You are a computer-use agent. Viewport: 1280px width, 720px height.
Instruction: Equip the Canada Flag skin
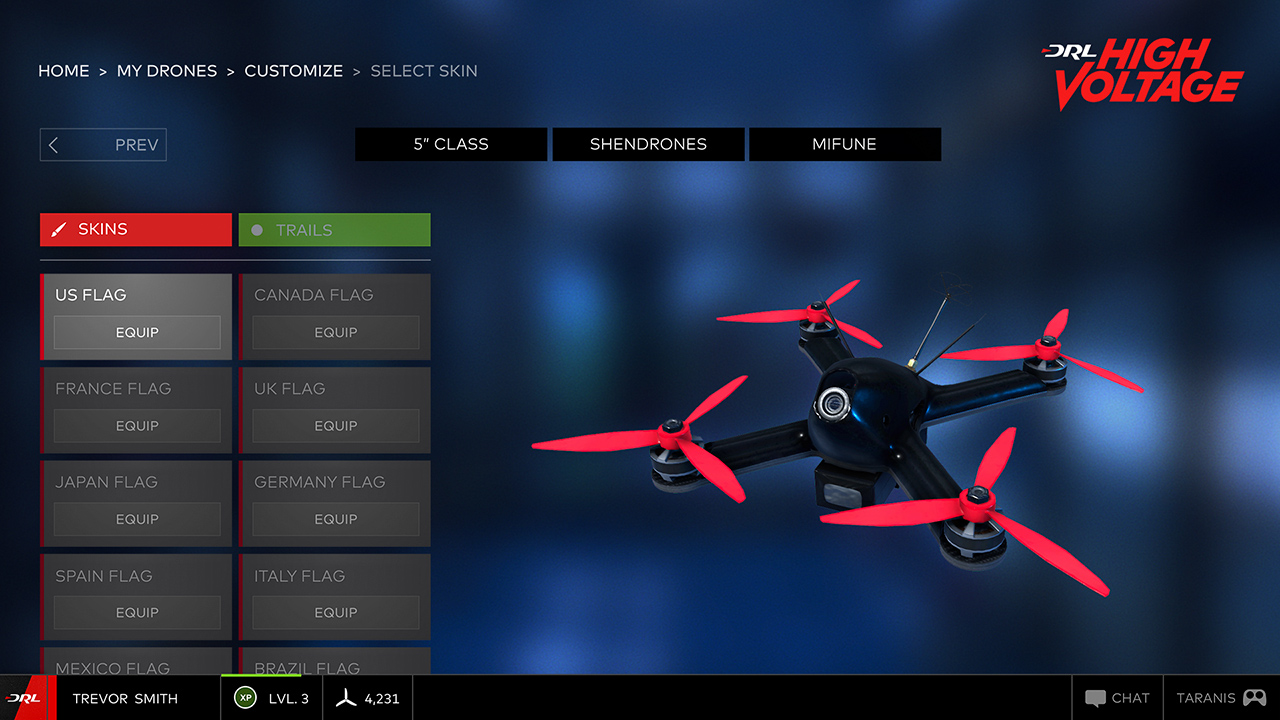click(335, 332)
